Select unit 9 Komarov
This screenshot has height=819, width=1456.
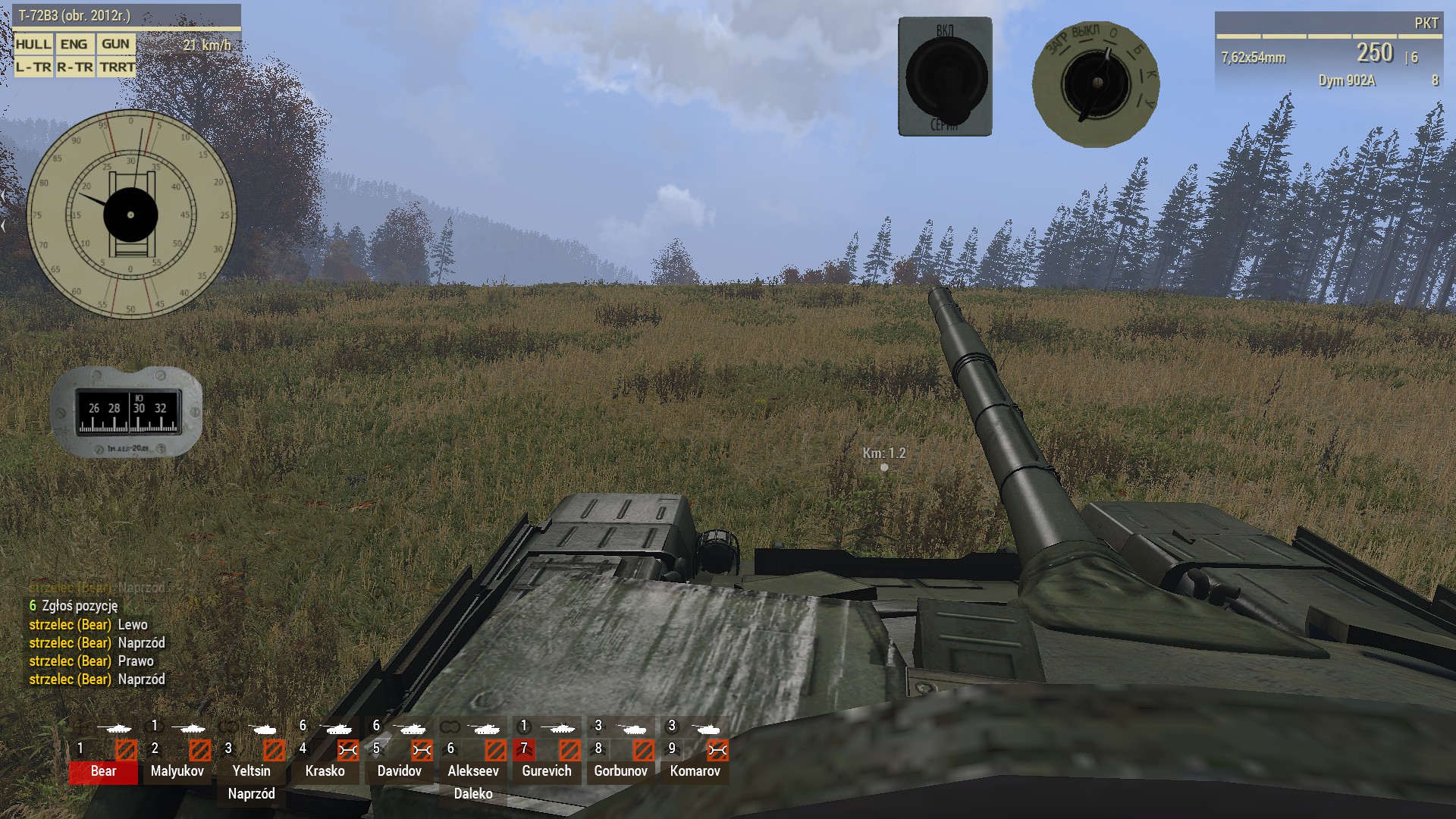coord(695,771)
